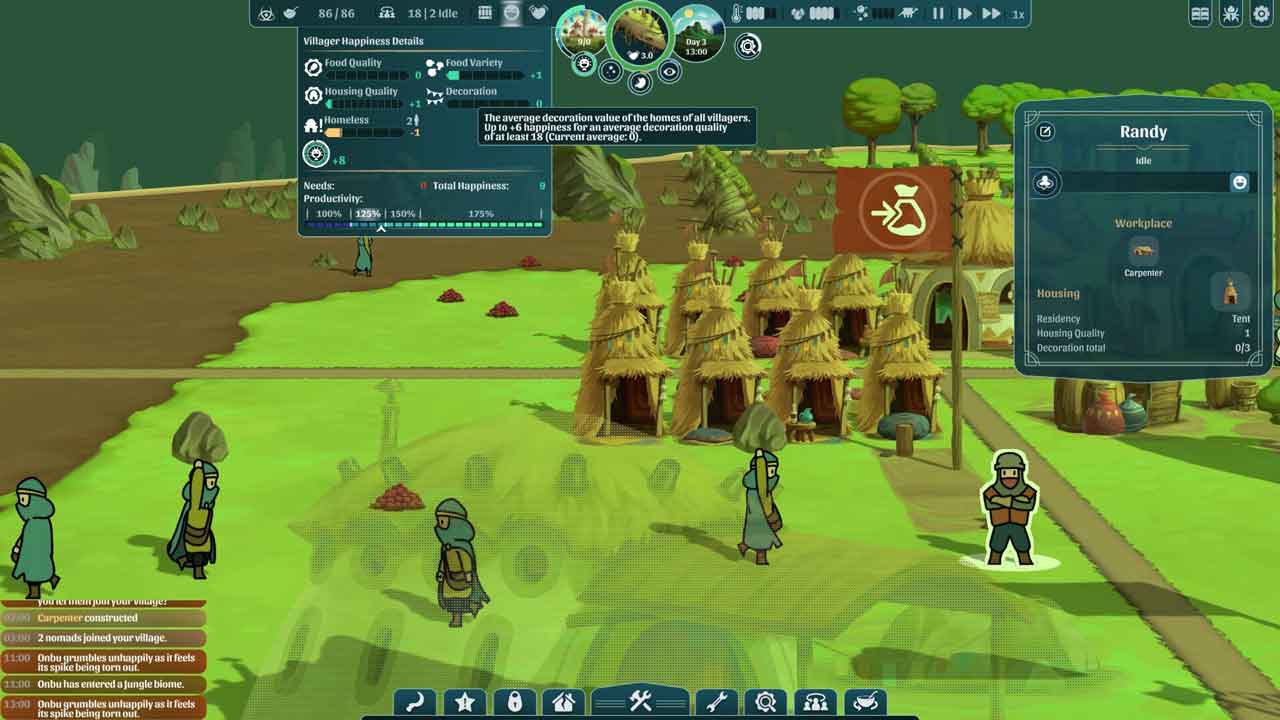Open the settings gear menu

1261,14
